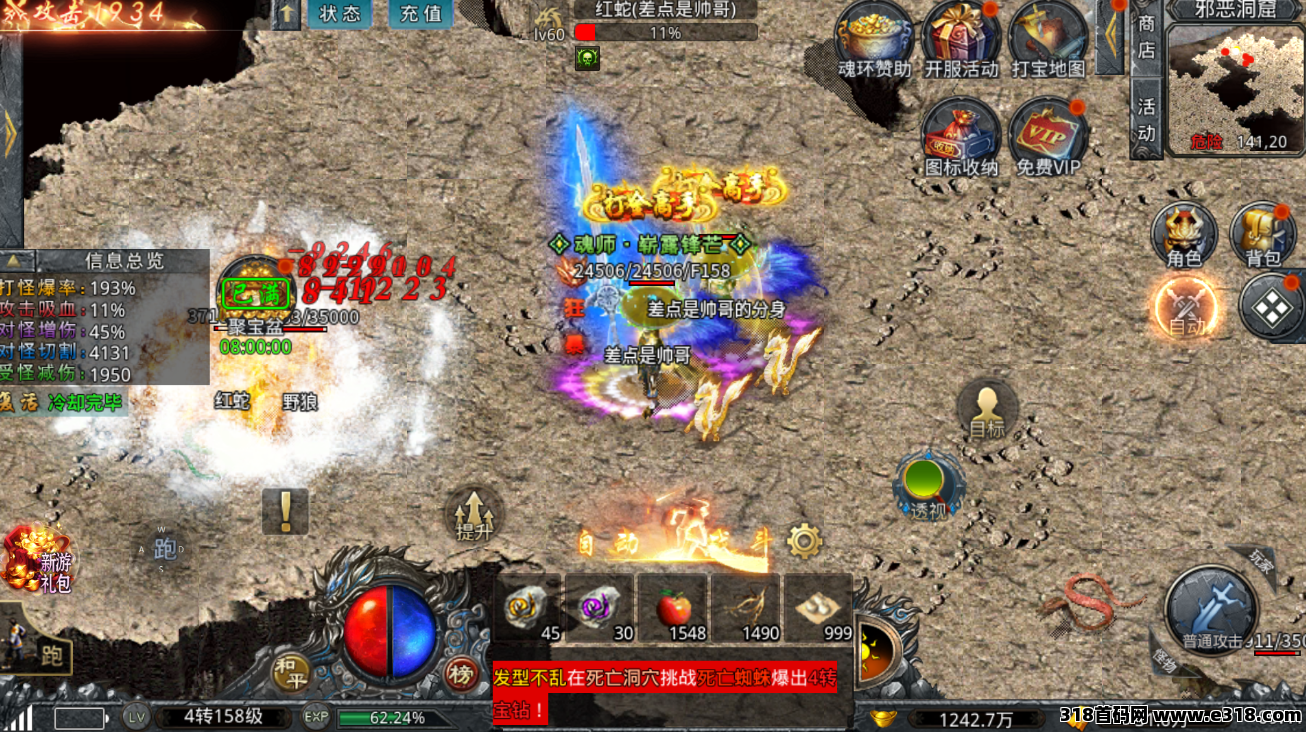This screenshot has width=1306, height=732.
Task: Open the 打宝地图 treasure map icon
Action: click(x=1047, y=38)
